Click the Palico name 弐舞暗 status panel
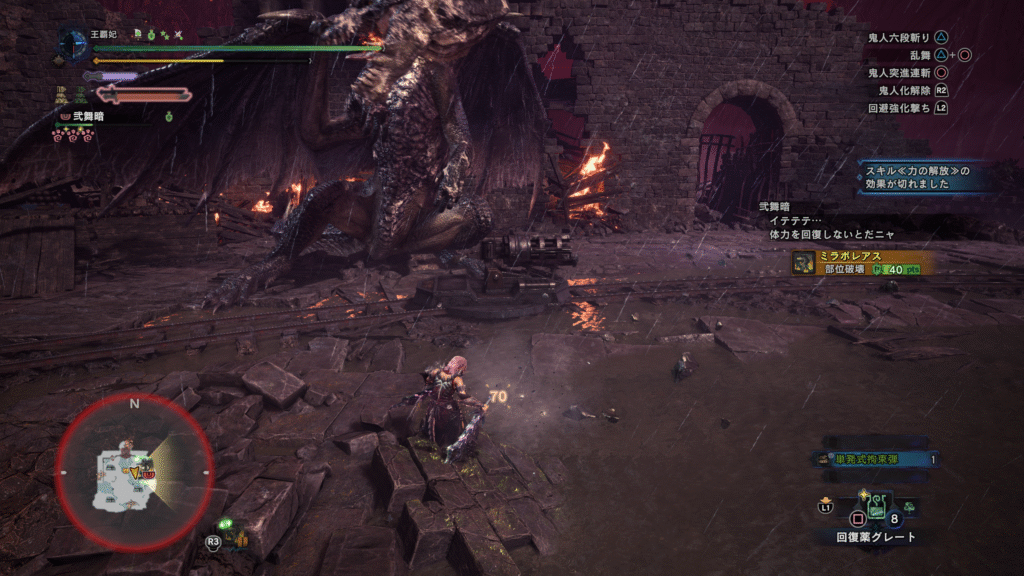The height and width of the screenshot is (576, 1024). tap(82, 116)
